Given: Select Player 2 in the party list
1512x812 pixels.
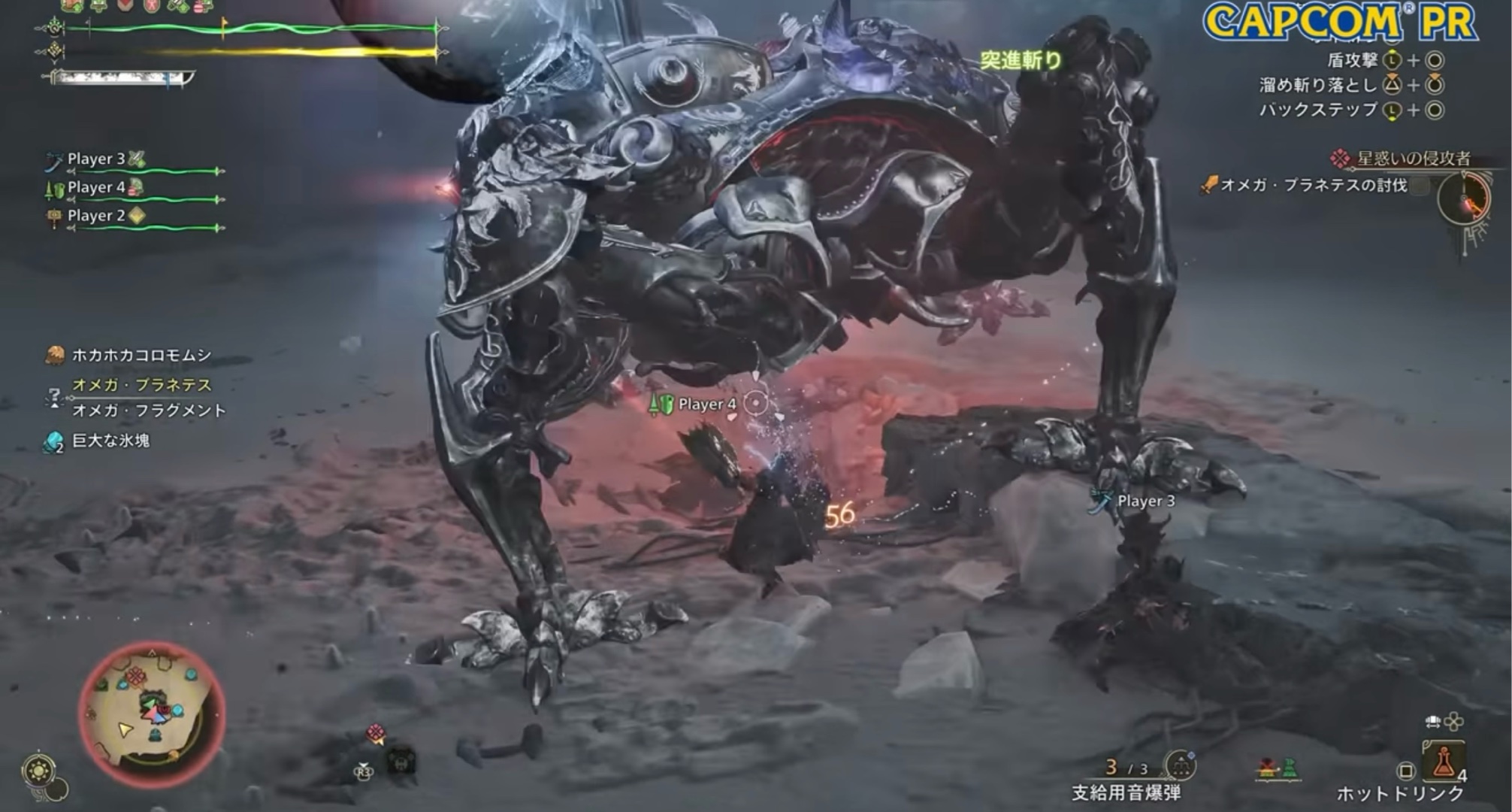Looking at the screenshot, I should click(96, 216).
